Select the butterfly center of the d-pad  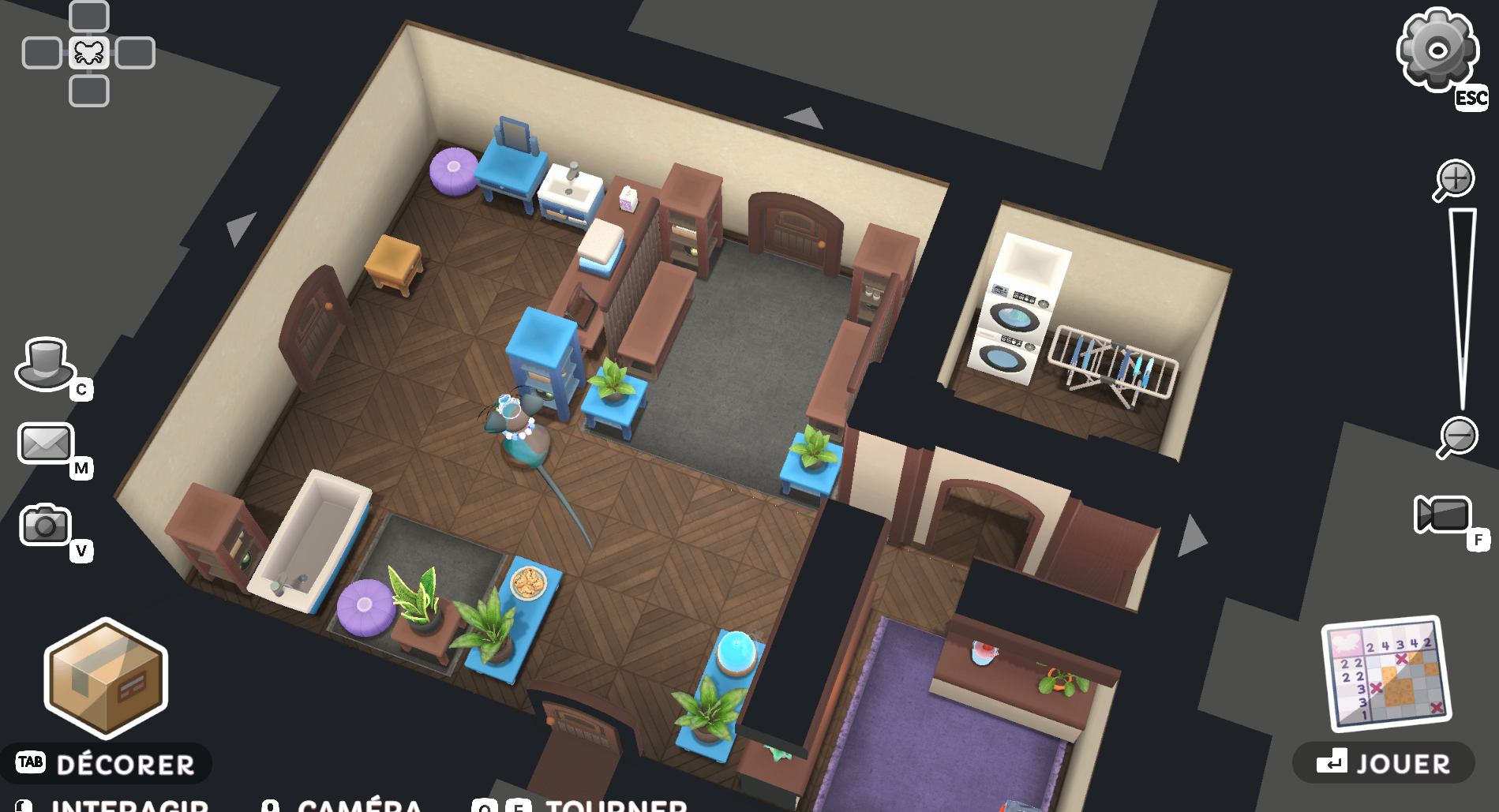(89, 54)
